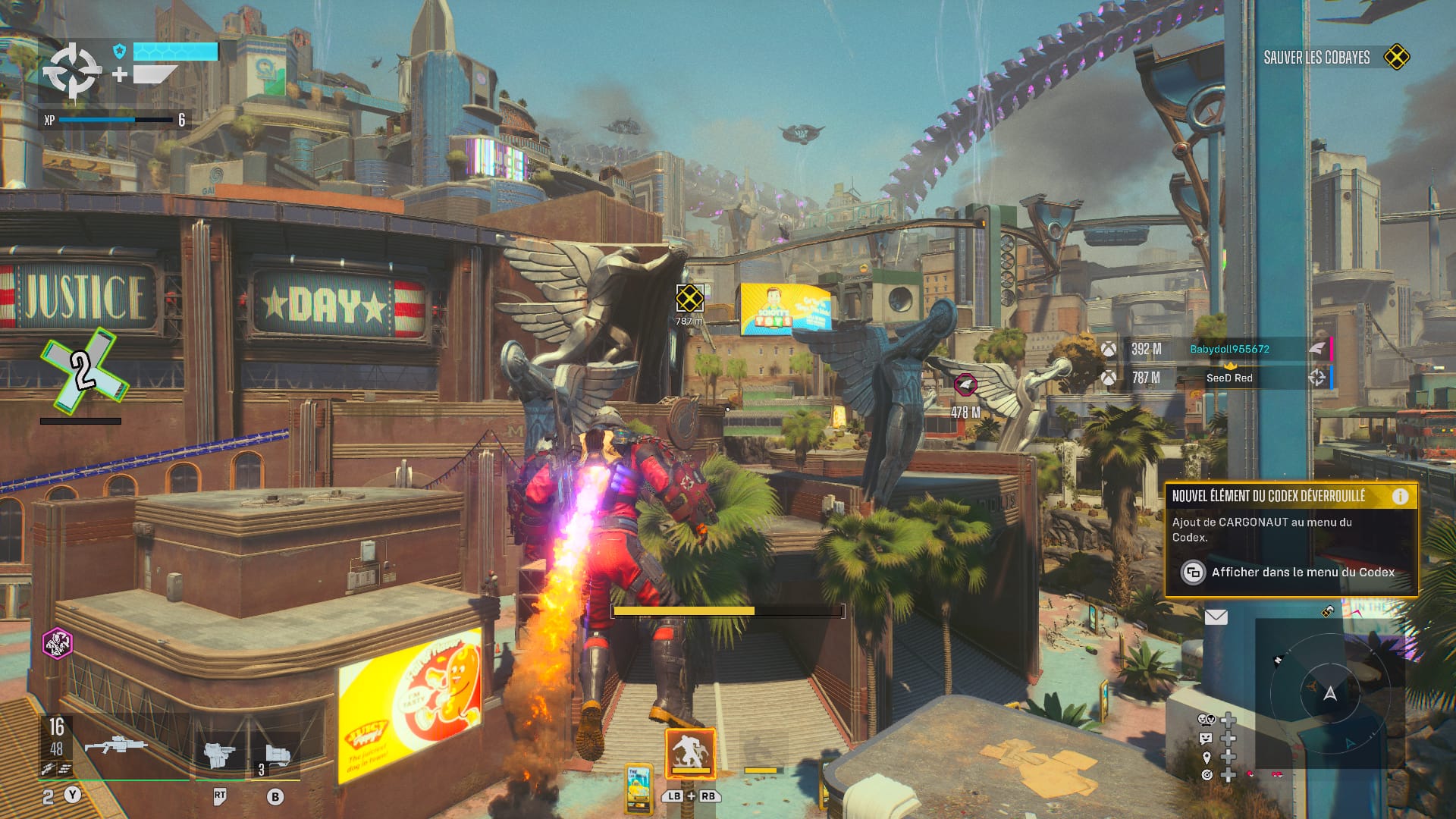1456x819 pixels.
Task: Open the squad faces shortcut icon
Action: click(x=1206, y=720)
